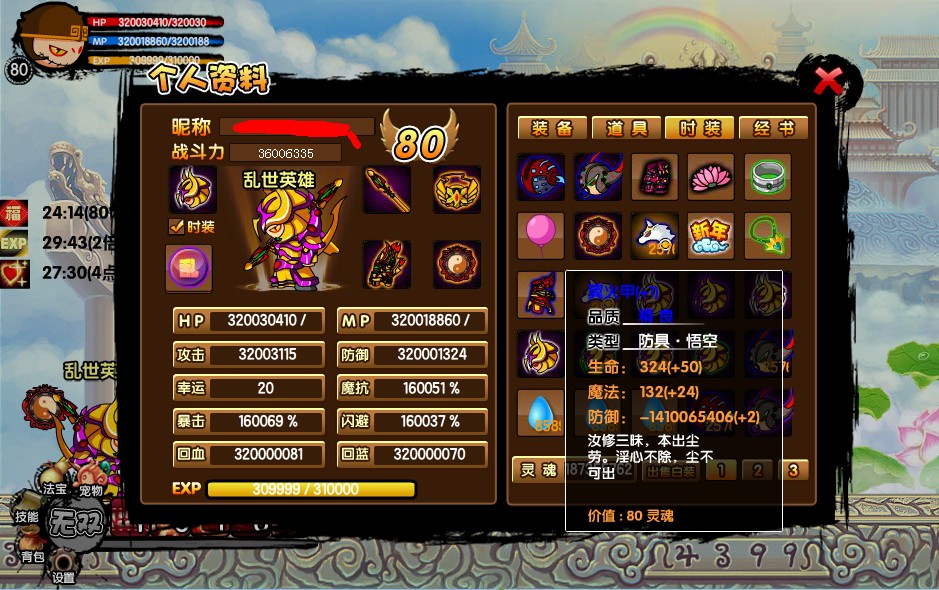939x590 pixels.
Task: Choose the pink balloon item slot
Action: tap(541, 235)
